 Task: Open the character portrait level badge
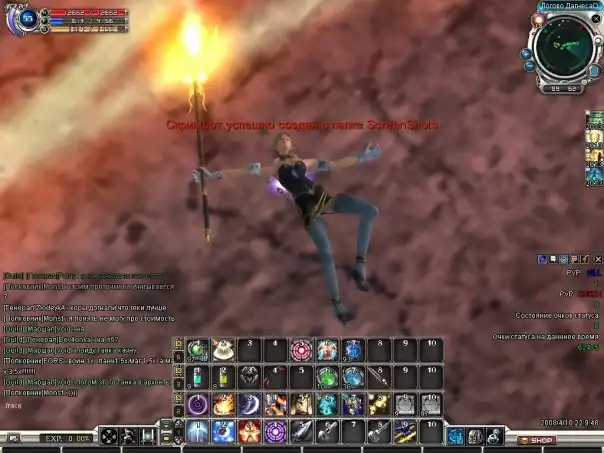coord(26,19)
